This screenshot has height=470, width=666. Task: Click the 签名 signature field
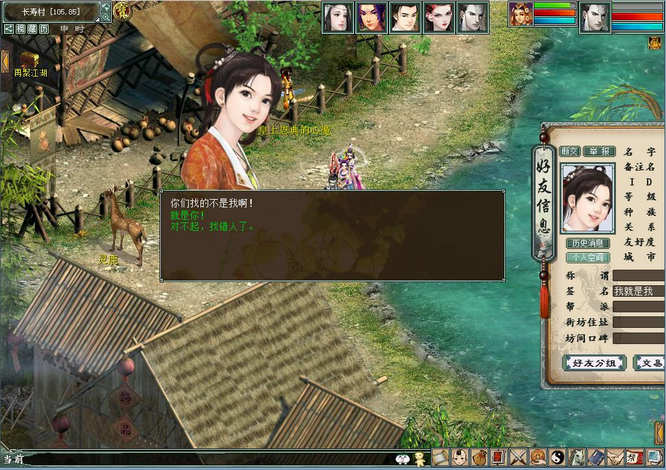coord(637,291)
